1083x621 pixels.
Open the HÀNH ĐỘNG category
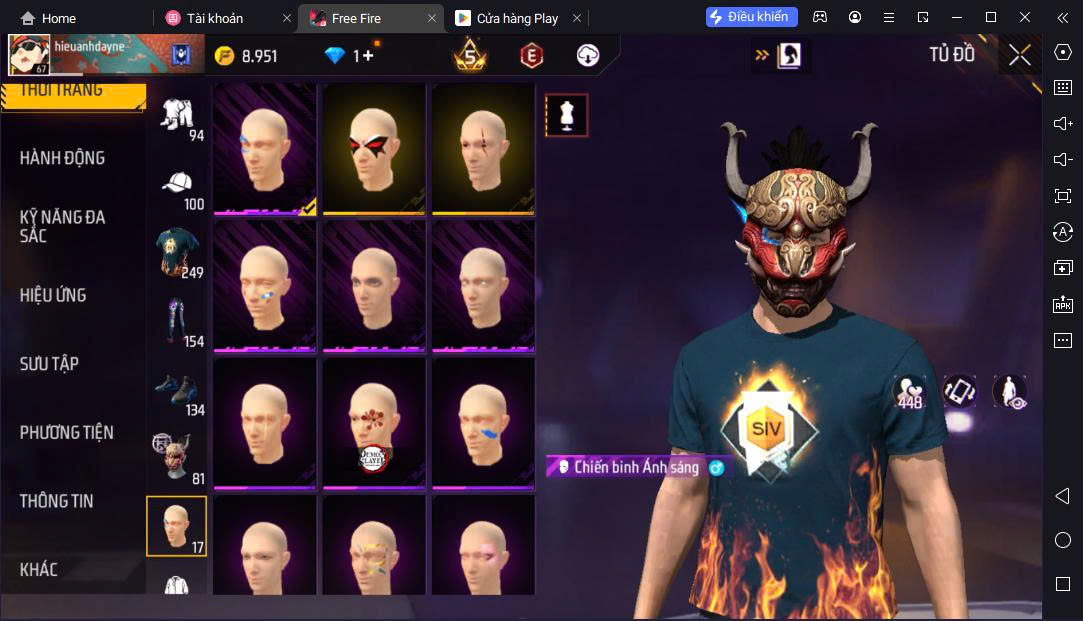[x=62, y=158]
